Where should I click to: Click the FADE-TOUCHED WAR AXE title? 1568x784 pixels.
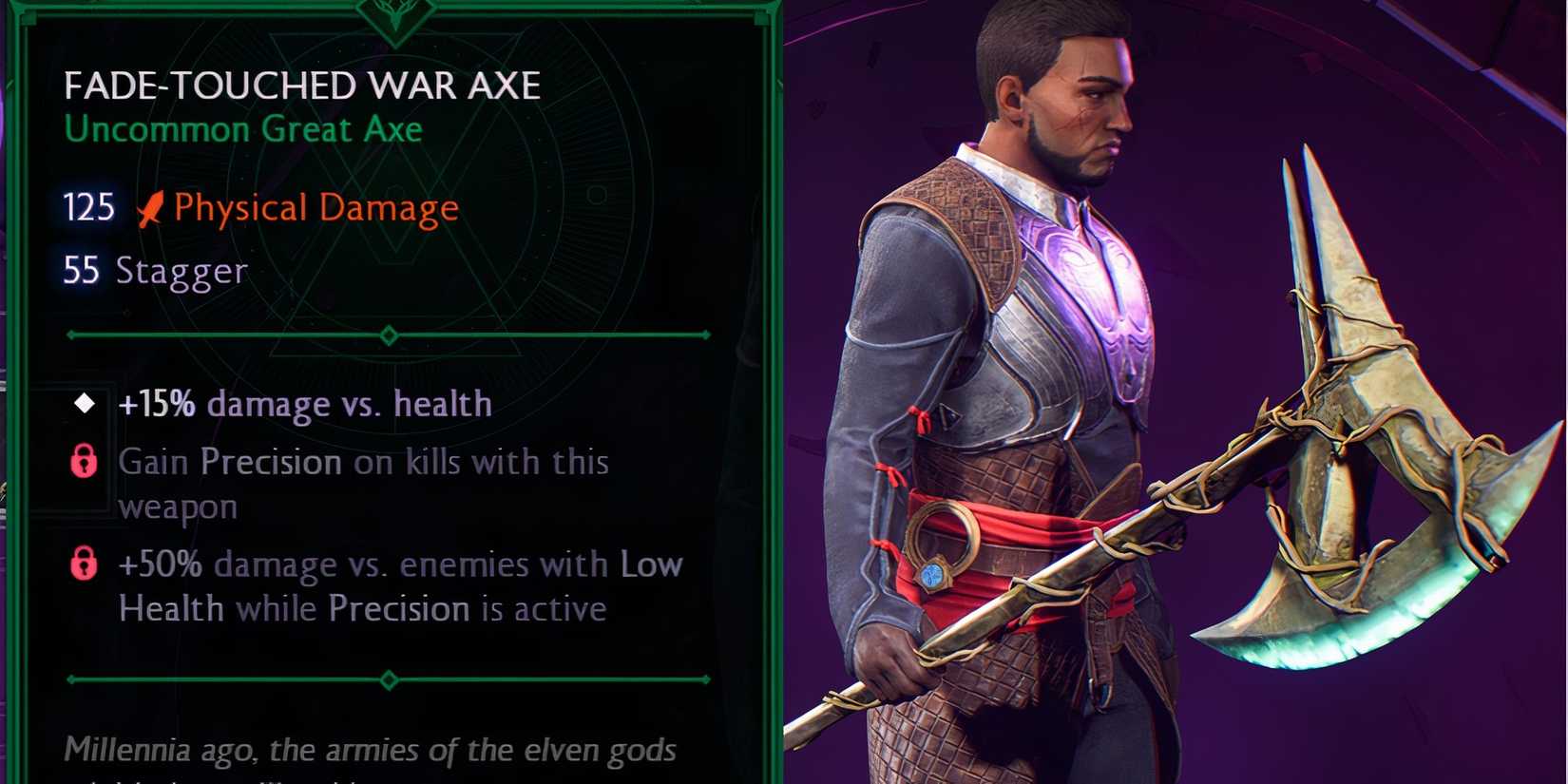pyautogui.click(x=302, y=85)
